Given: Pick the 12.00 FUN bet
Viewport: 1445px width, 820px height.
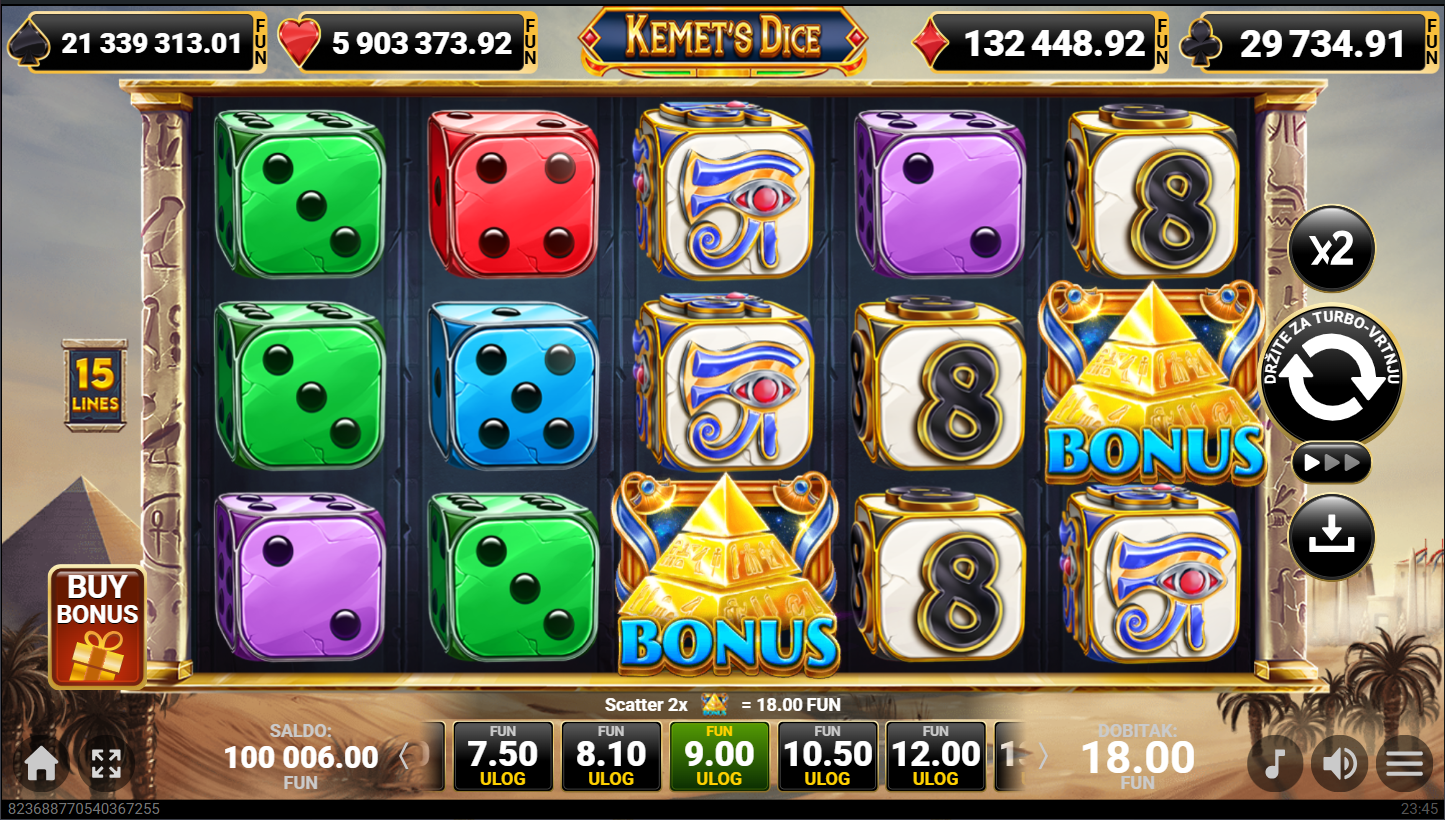Looking at the screenshot, I should (x=935, y=756).
